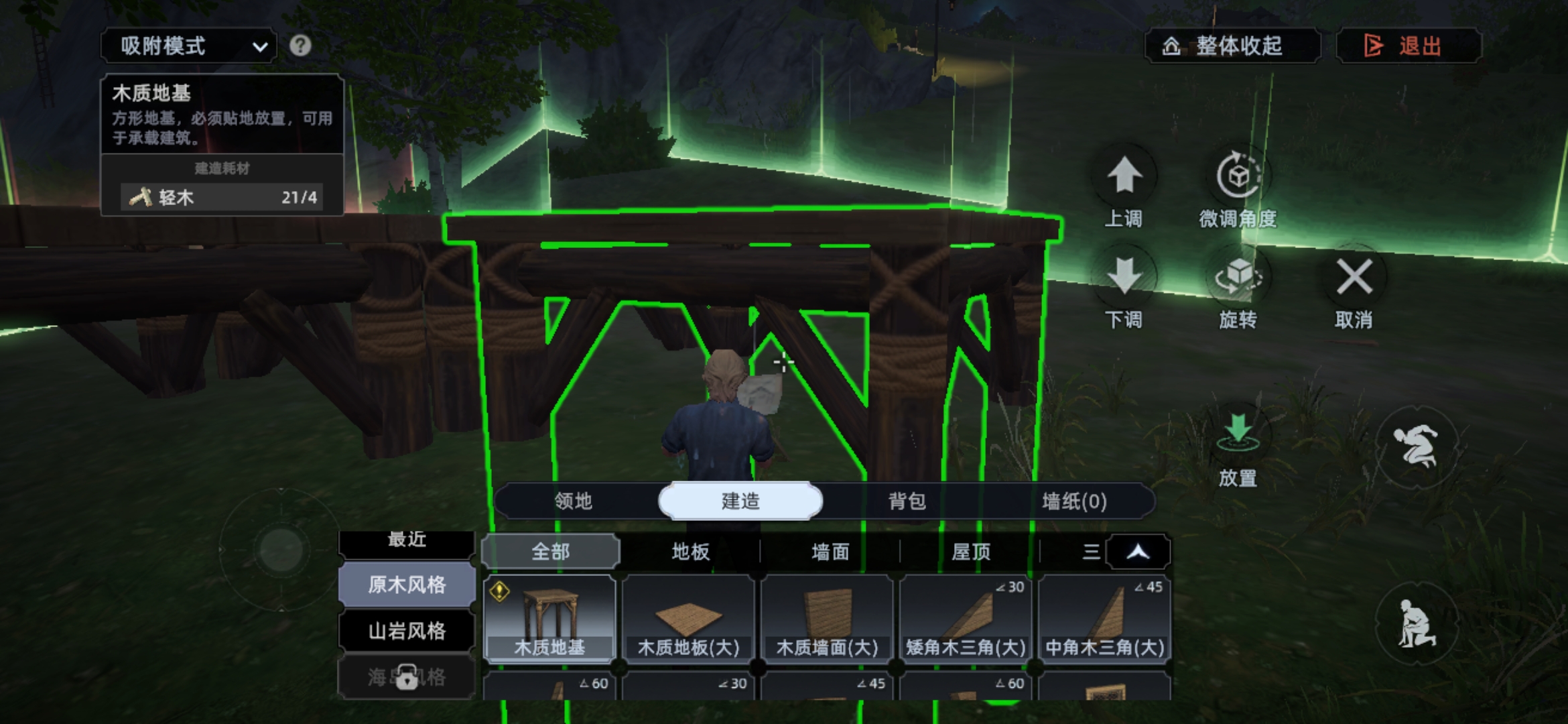This screenshot has width=1568, height=724.
Task: Activate 微调角度 fine angle adjustment
Action: [x=1238, y=177]
